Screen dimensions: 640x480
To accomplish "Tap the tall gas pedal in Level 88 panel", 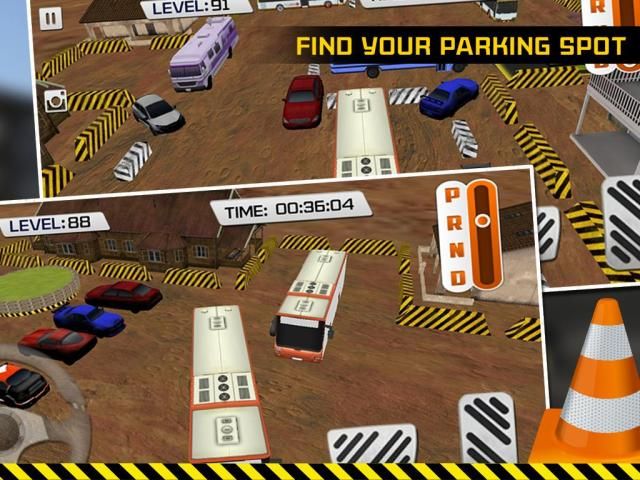I will click(487, 425).
